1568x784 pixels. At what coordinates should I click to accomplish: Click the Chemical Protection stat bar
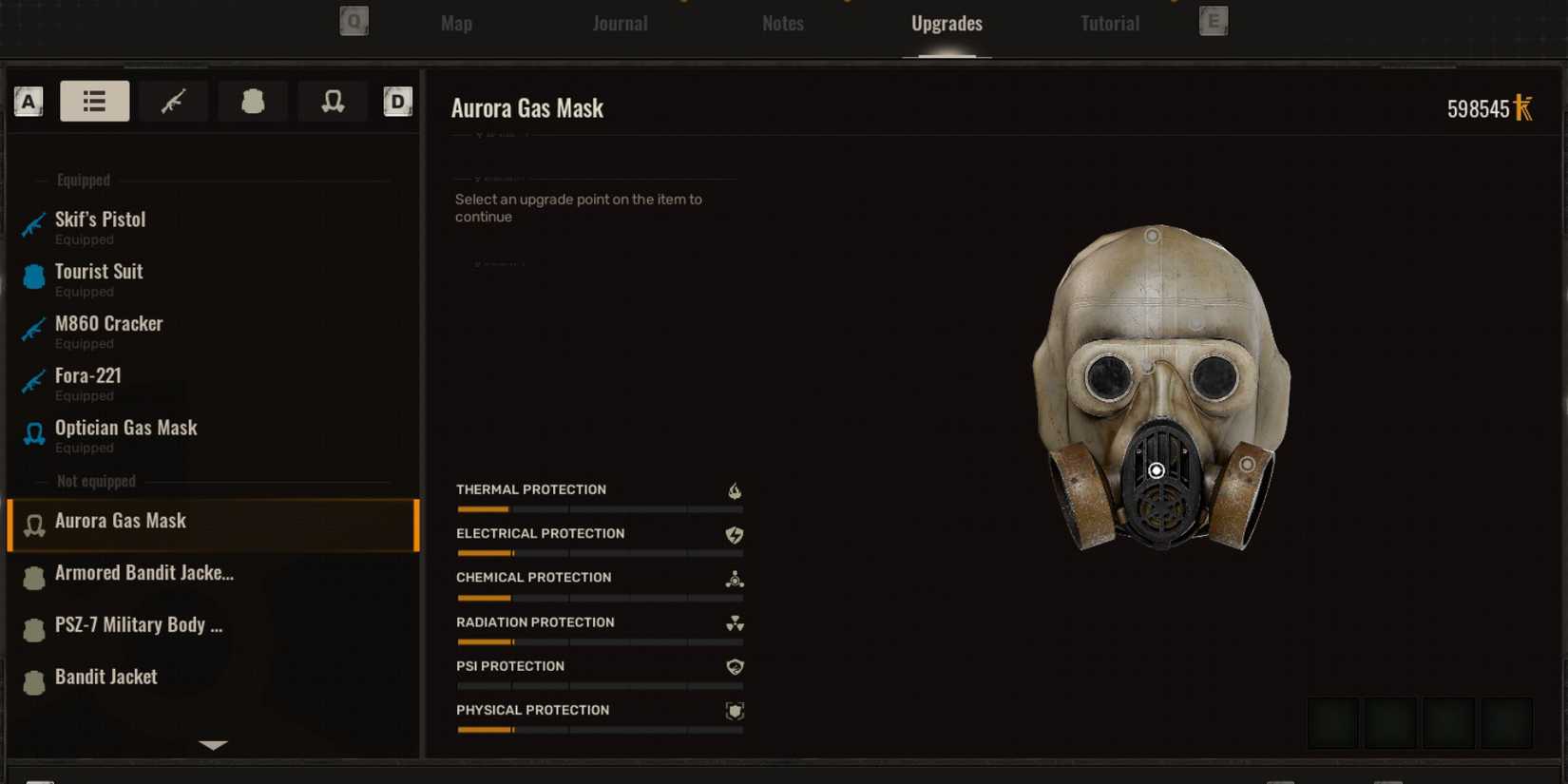point(599,598)
